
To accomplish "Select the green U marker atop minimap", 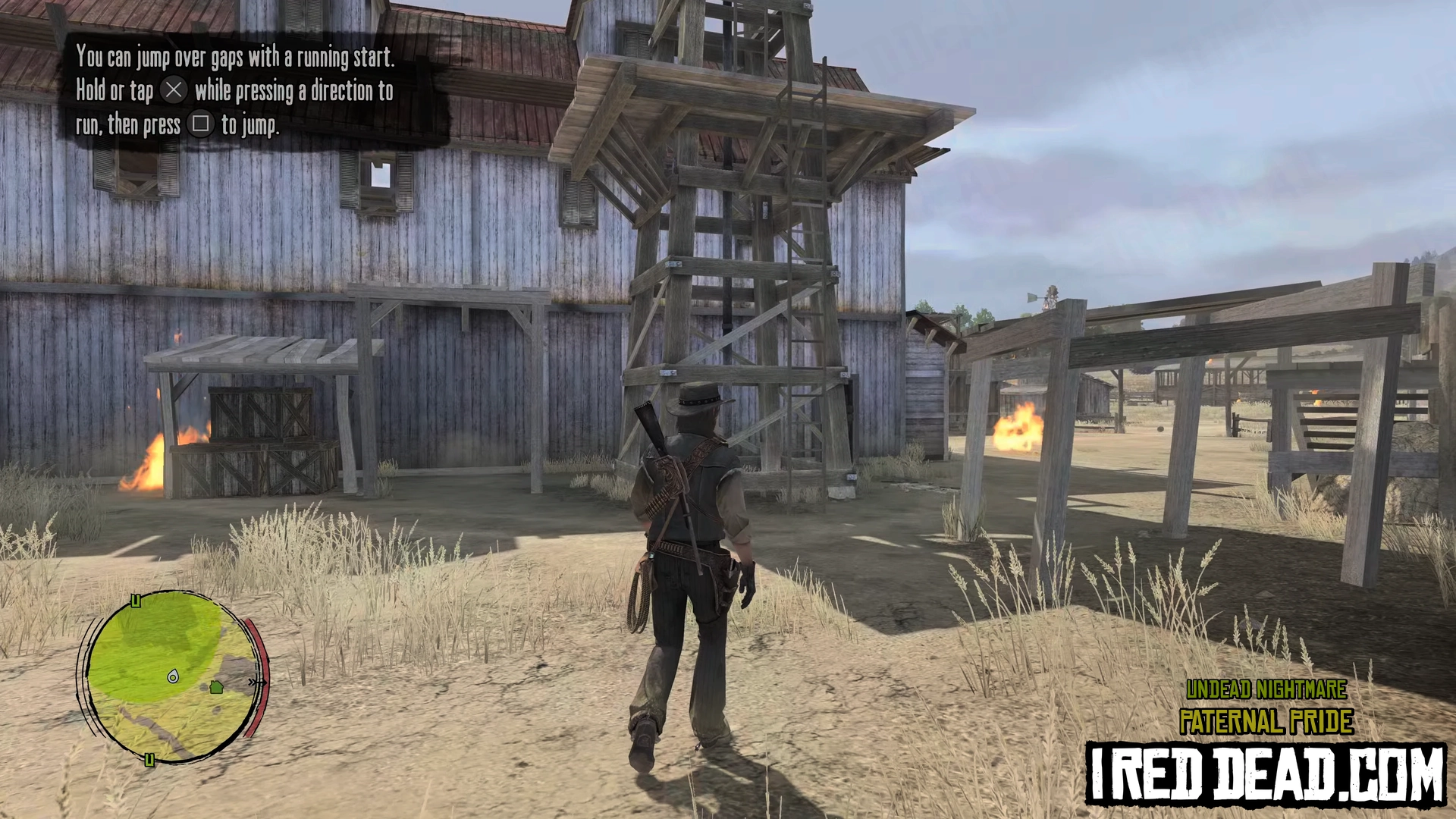I will coord(136,601).
